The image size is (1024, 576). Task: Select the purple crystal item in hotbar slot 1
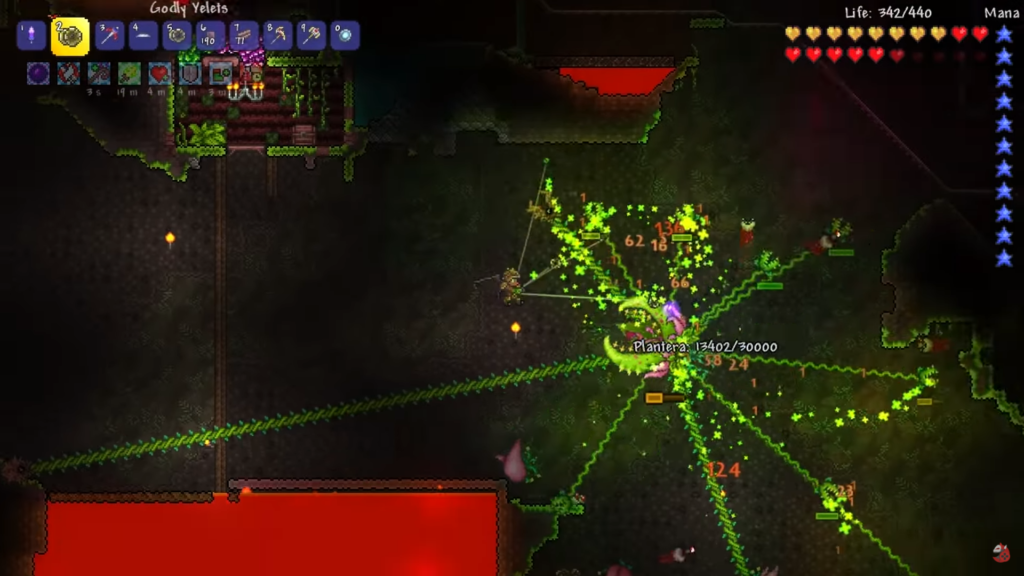(x=31, y=36)
